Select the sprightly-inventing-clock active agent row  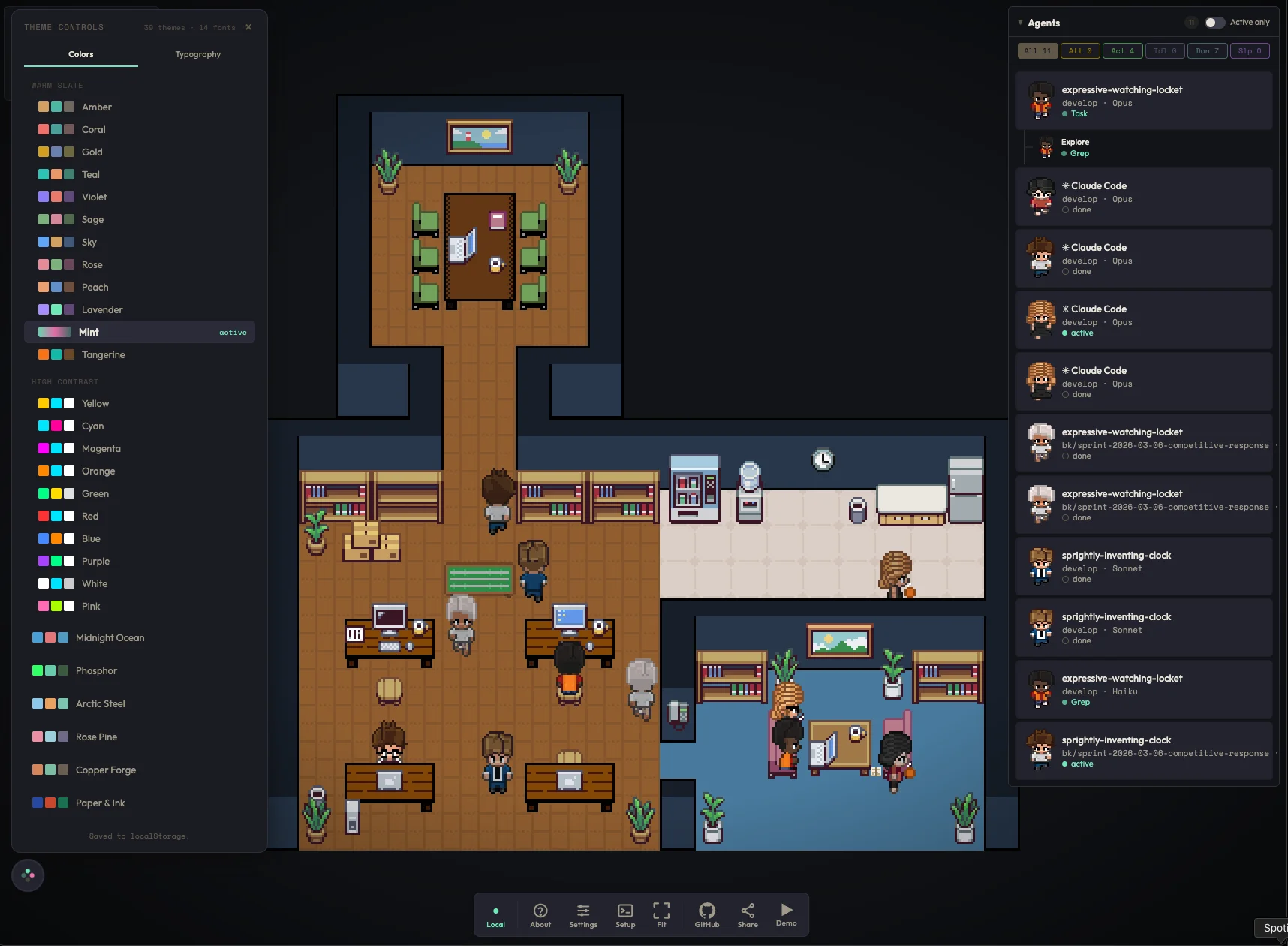[x=1143, y=752]
